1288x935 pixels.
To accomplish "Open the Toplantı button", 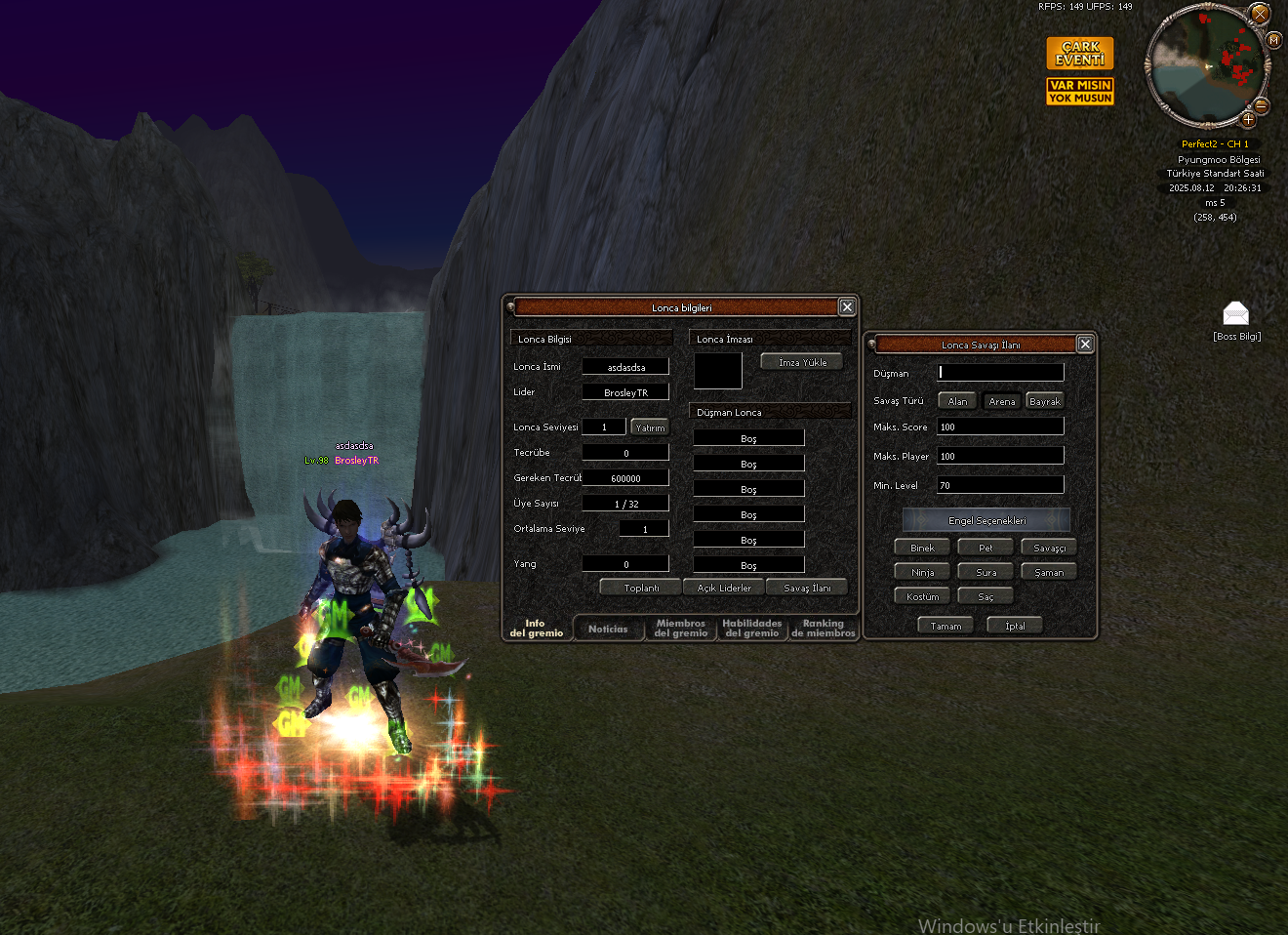I will pyautogui.click(x=641, y=588).
